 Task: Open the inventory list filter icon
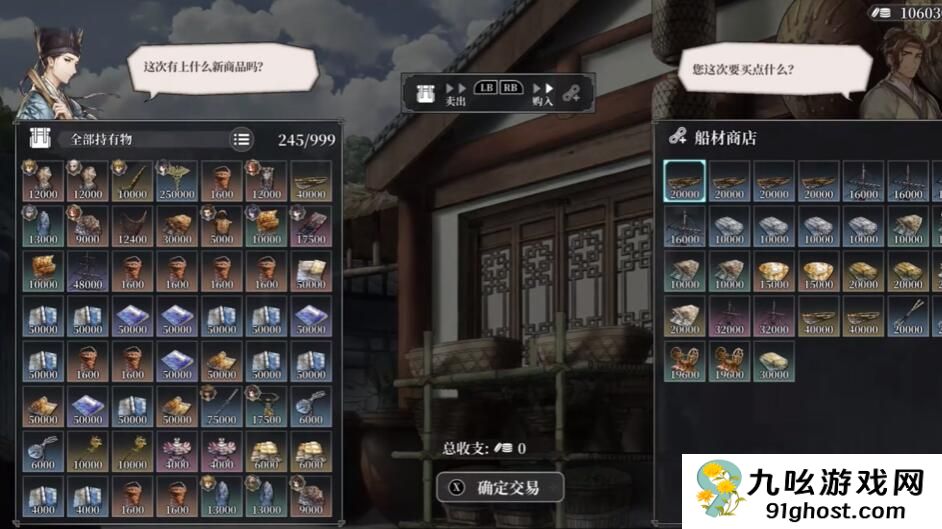point(241,140)
